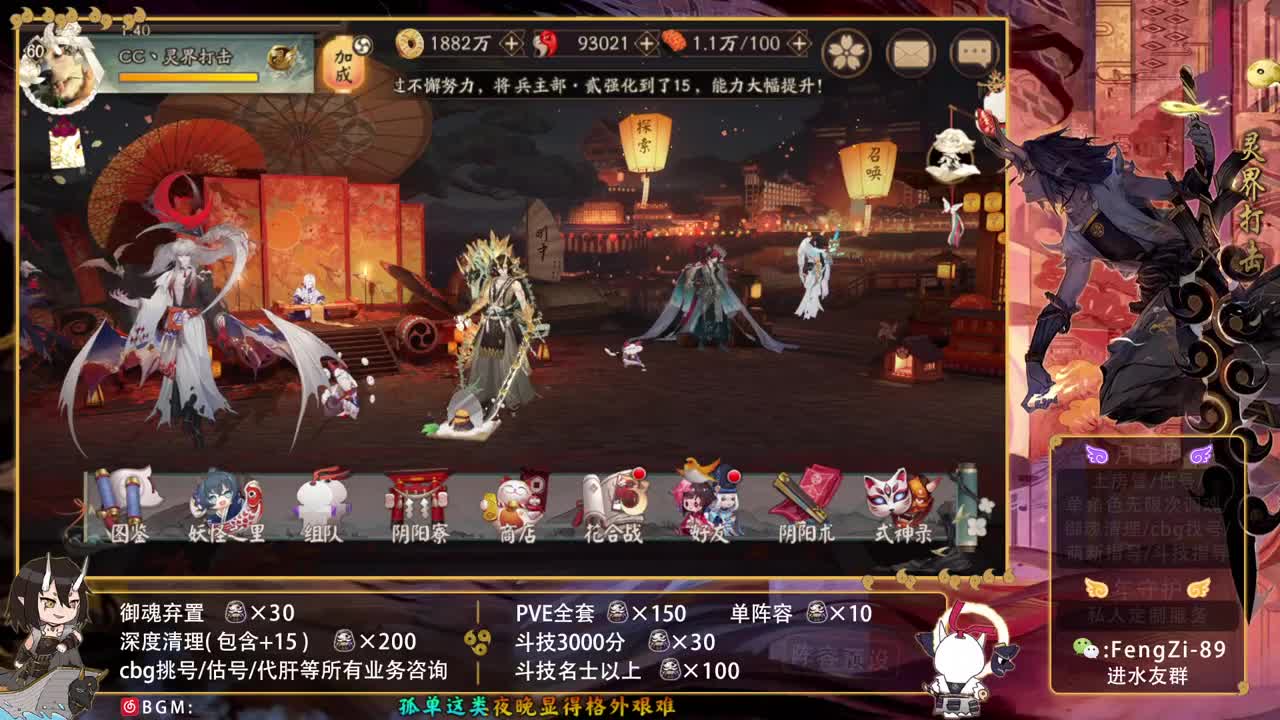Add coins with the plus next to 1882万
The width and height of the screenshot is (1280, 720).
(511, 45)
